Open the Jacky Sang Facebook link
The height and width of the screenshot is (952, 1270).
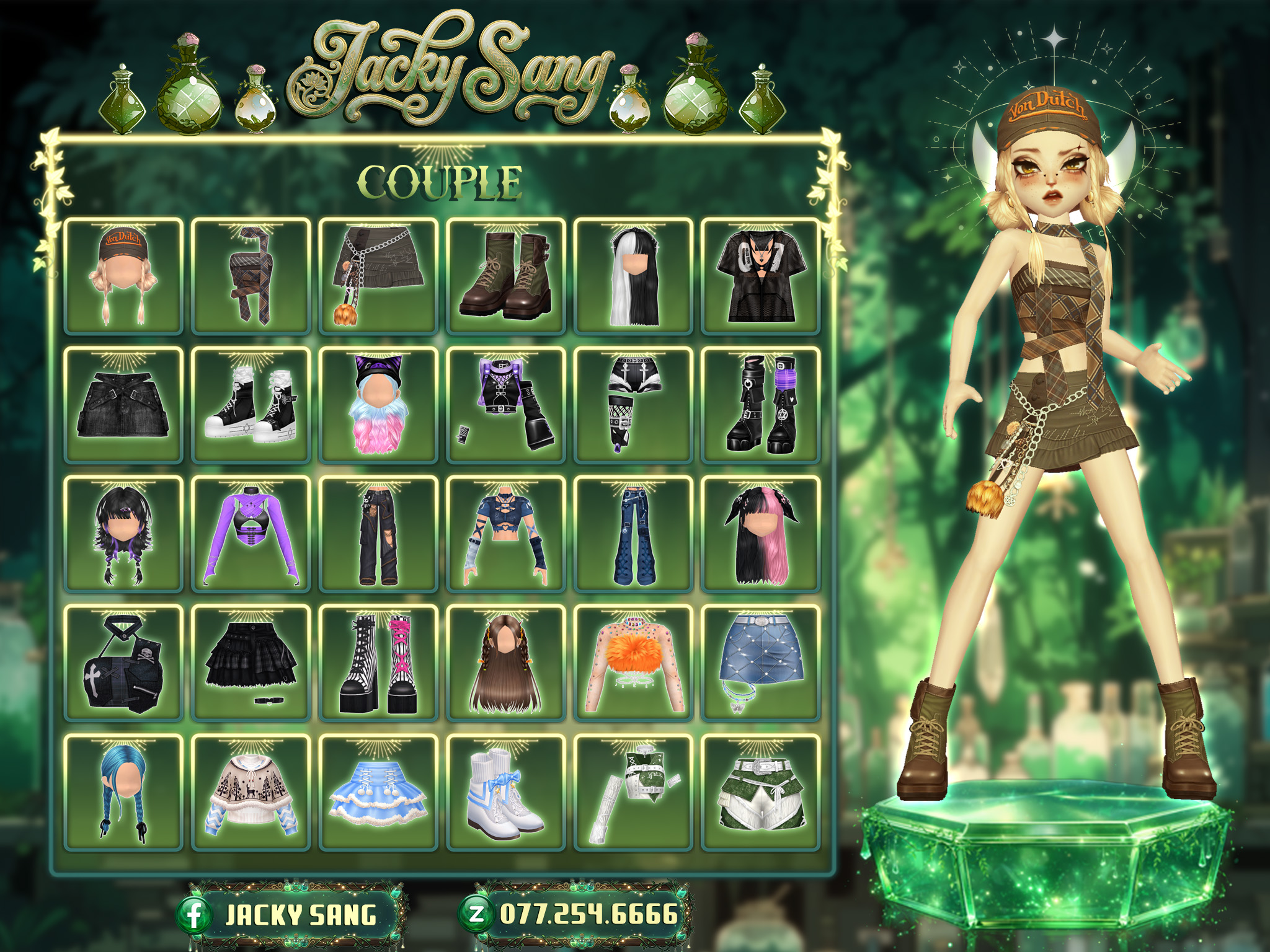click(x=290, y=915)
